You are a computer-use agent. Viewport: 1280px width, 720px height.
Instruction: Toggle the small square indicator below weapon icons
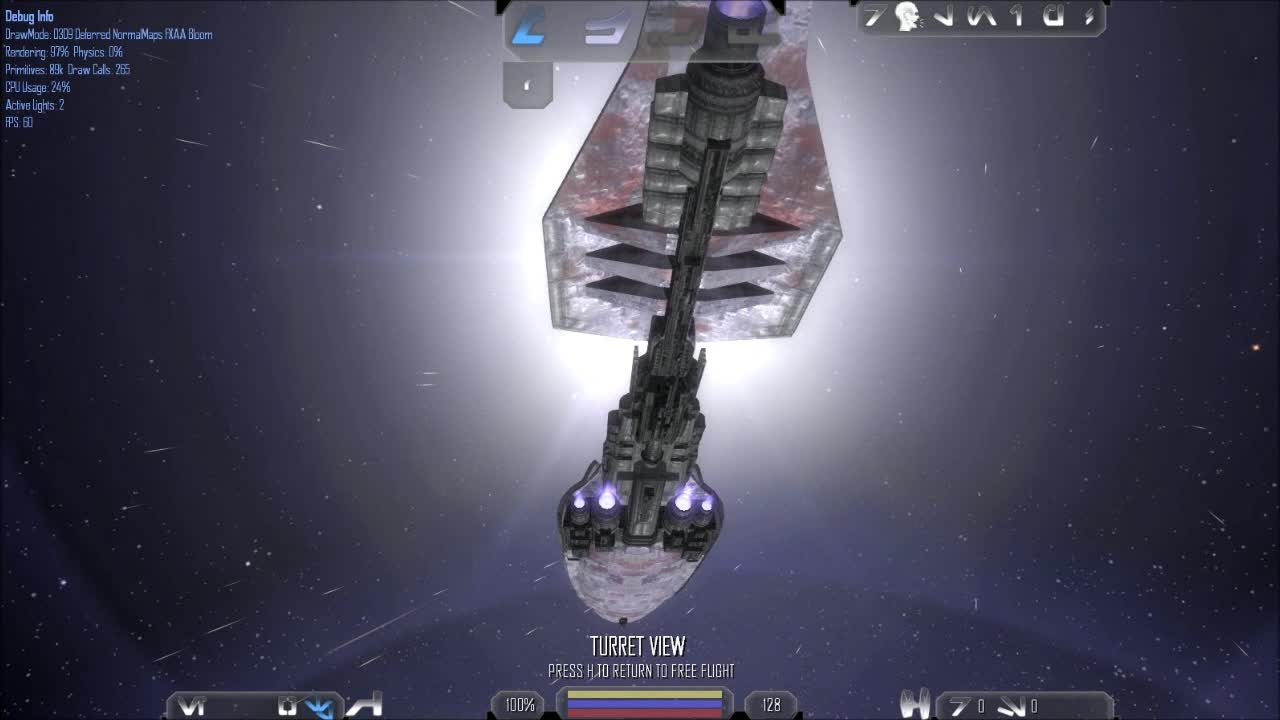[x=528, y=85]
